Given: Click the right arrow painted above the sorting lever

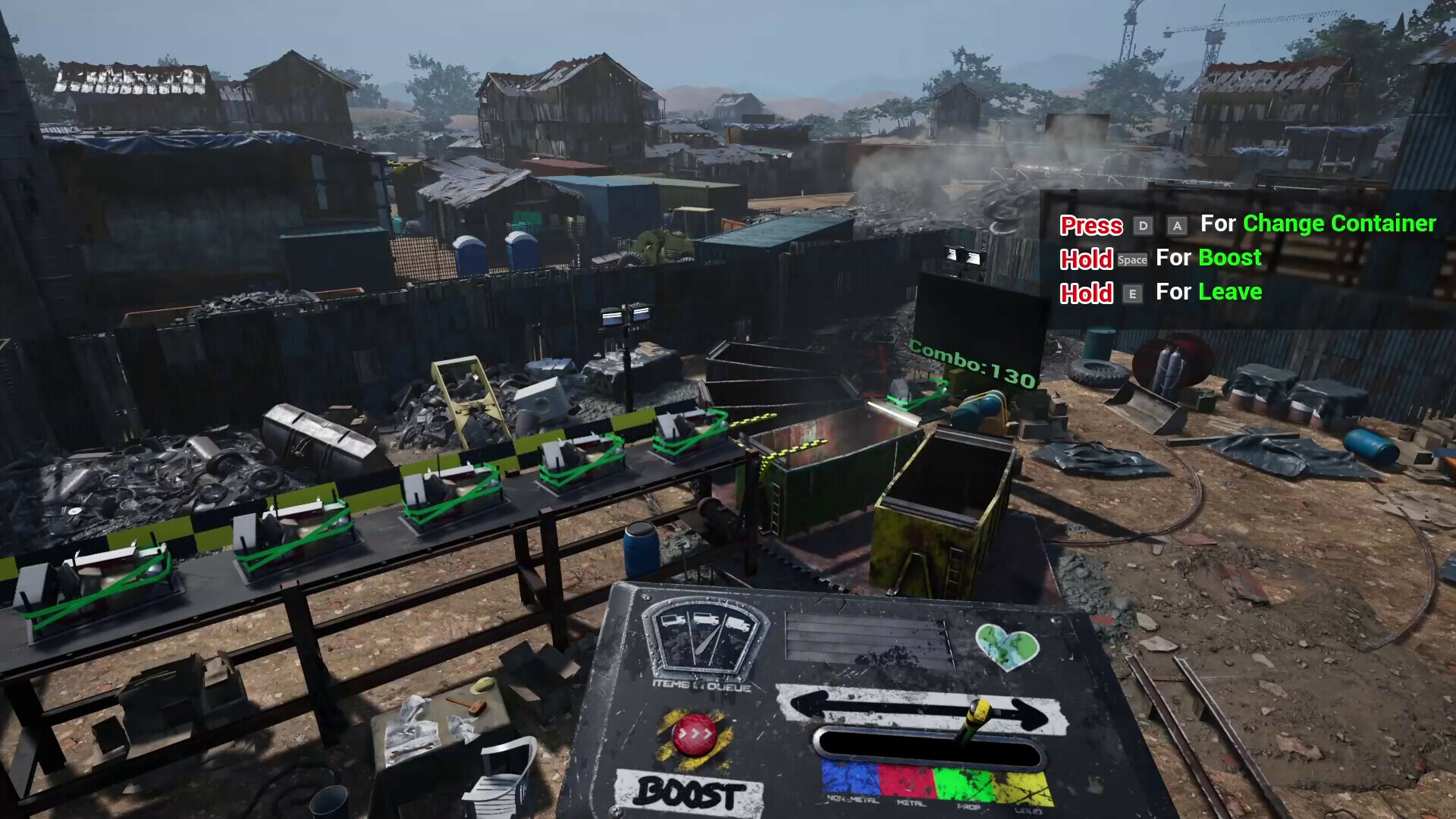Looking at the screenshot, I should tap(1030, 712).
